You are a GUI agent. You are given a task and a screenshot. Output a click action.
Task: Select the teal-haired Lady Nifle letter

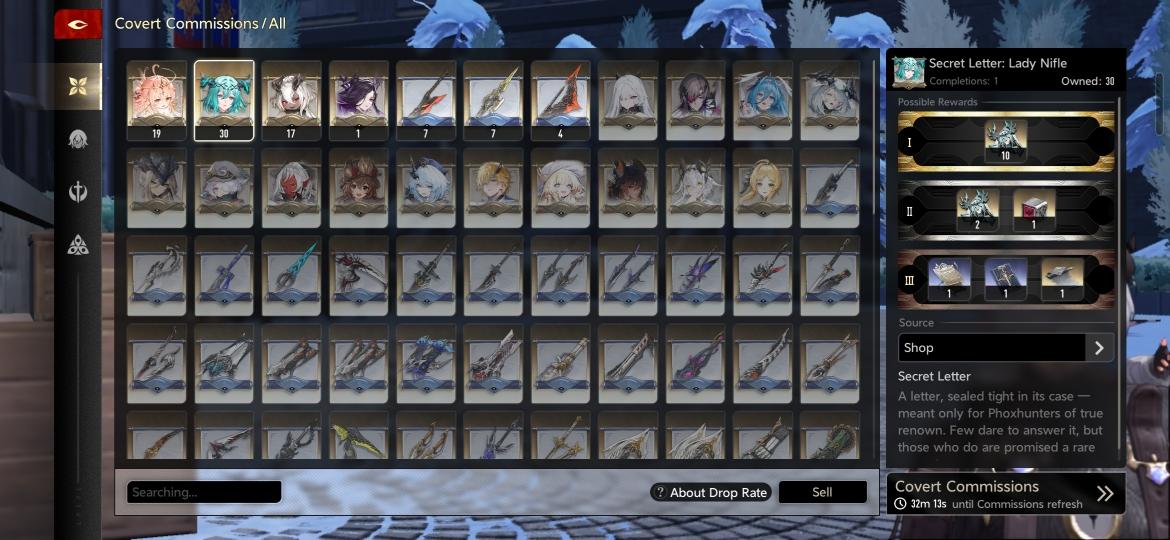tap(224, 99)
